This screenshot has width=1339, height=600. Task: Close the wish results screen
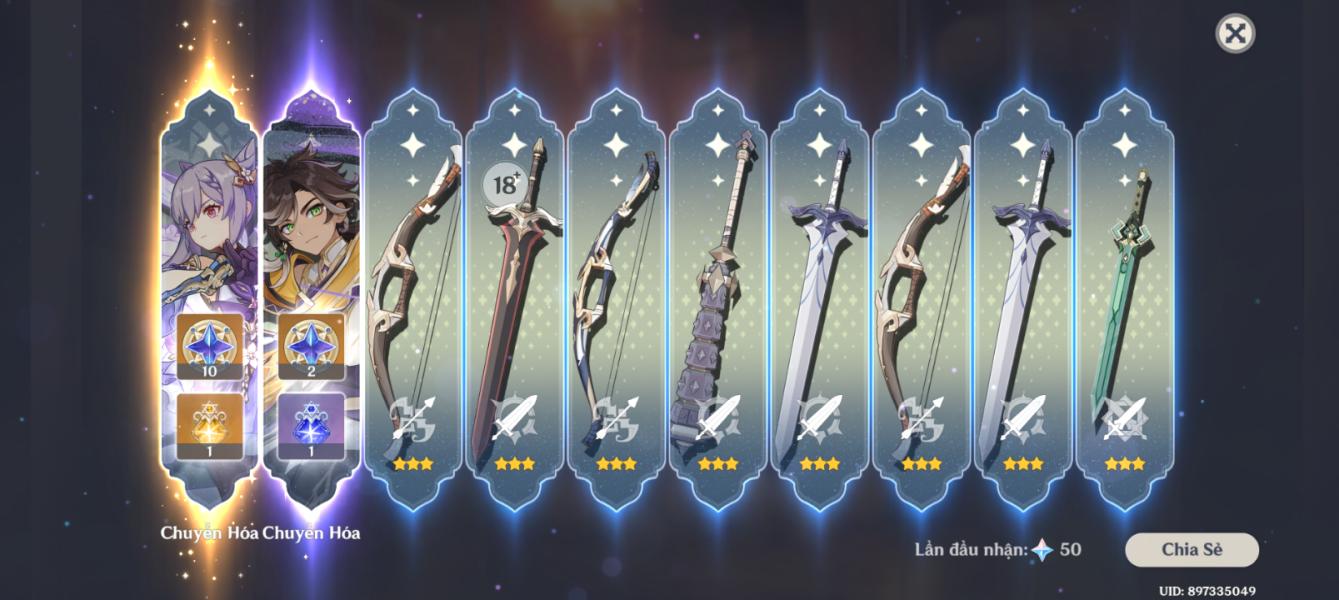1235,34
